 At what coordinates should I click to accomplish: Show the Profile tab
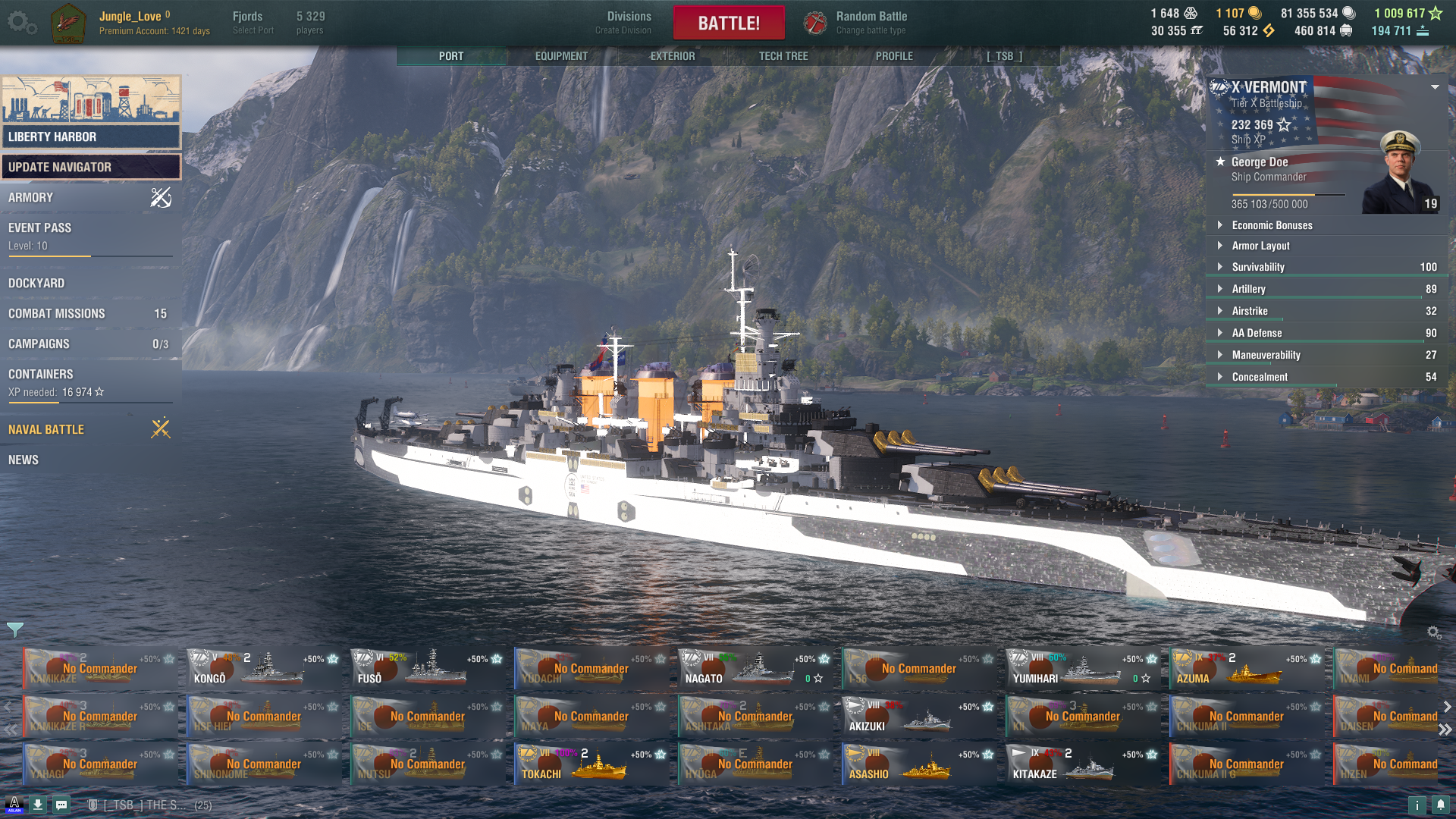(x=894, y=56)
